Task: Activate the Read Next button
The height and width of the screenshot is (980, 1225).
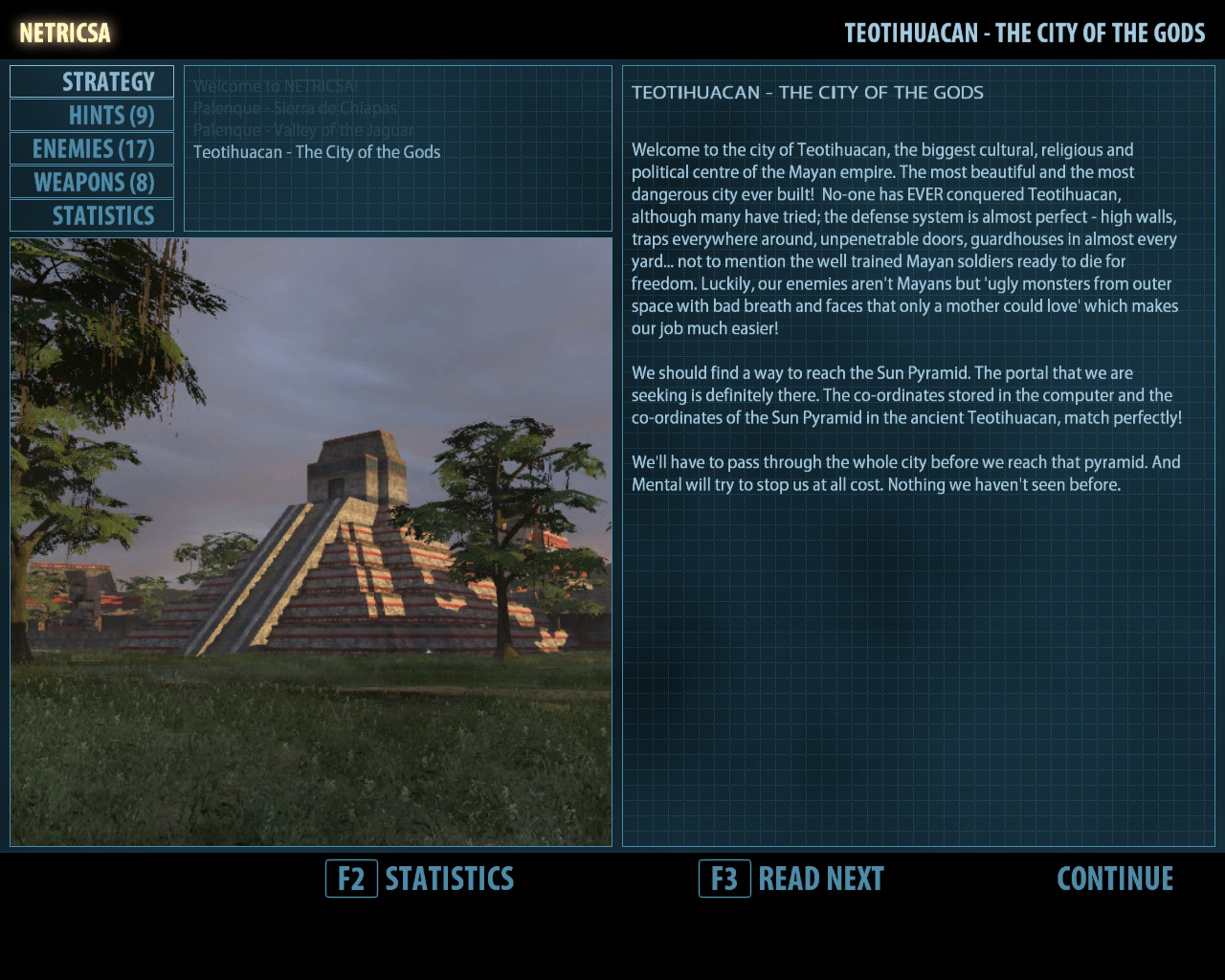Action: 792,879
